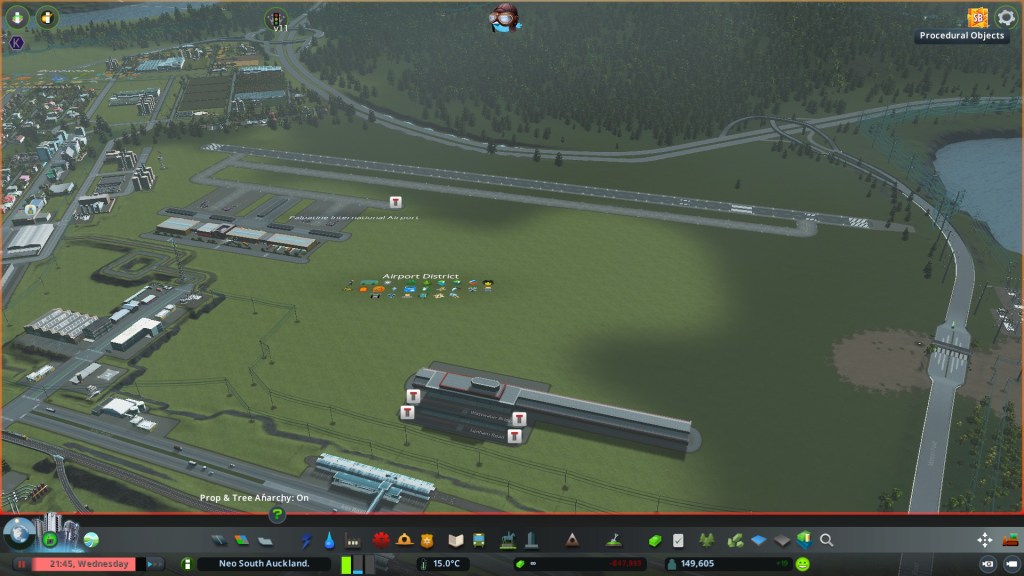Image resolution: width=1024 pixels, height=576 pixels.
Task: Open the Water and Sewage menu
Action: pyautogui.click(x=329, y=540)
